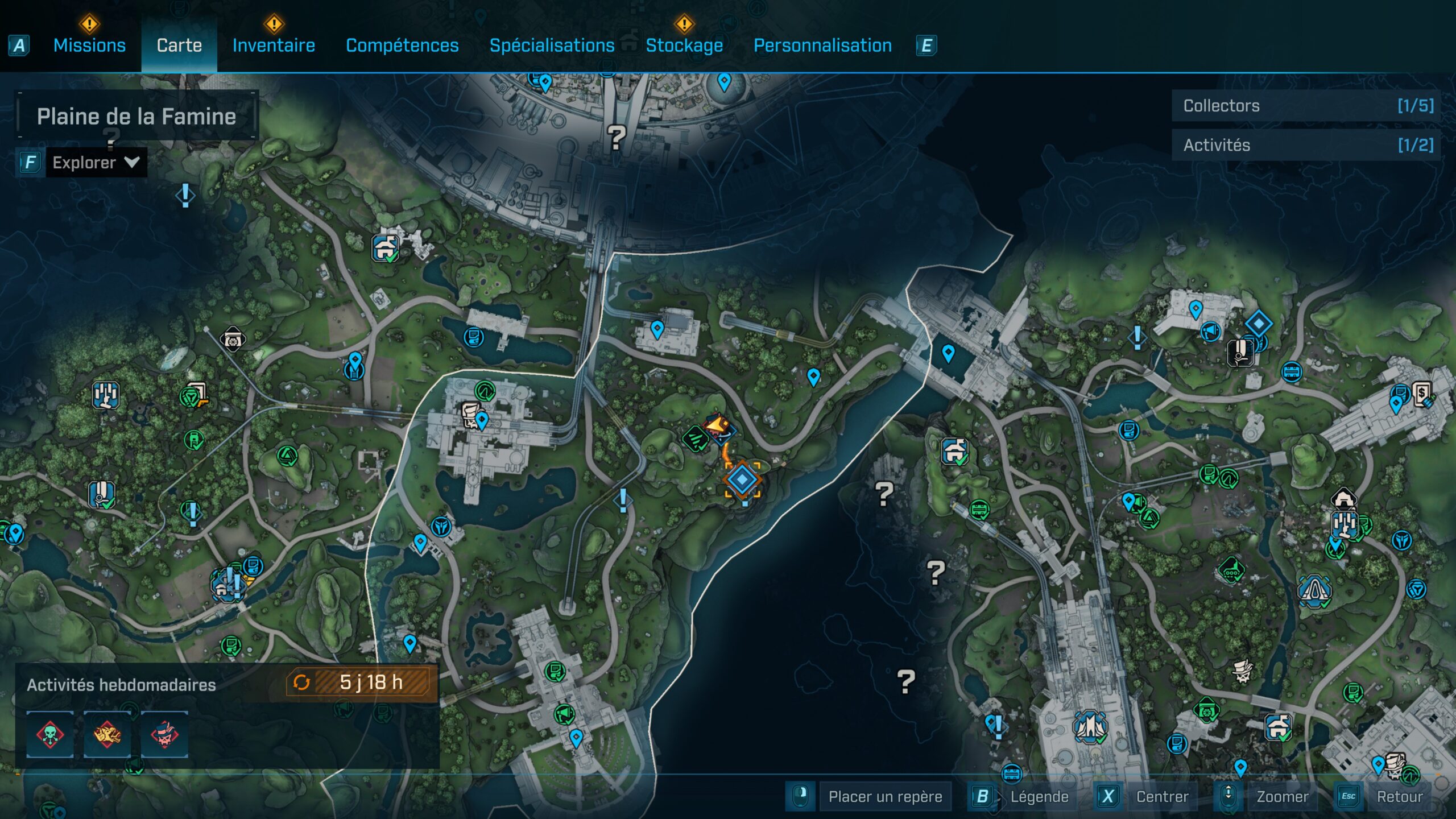Show the Personnalisation tab
The image size is (1456, 819).
click(822, 45)
